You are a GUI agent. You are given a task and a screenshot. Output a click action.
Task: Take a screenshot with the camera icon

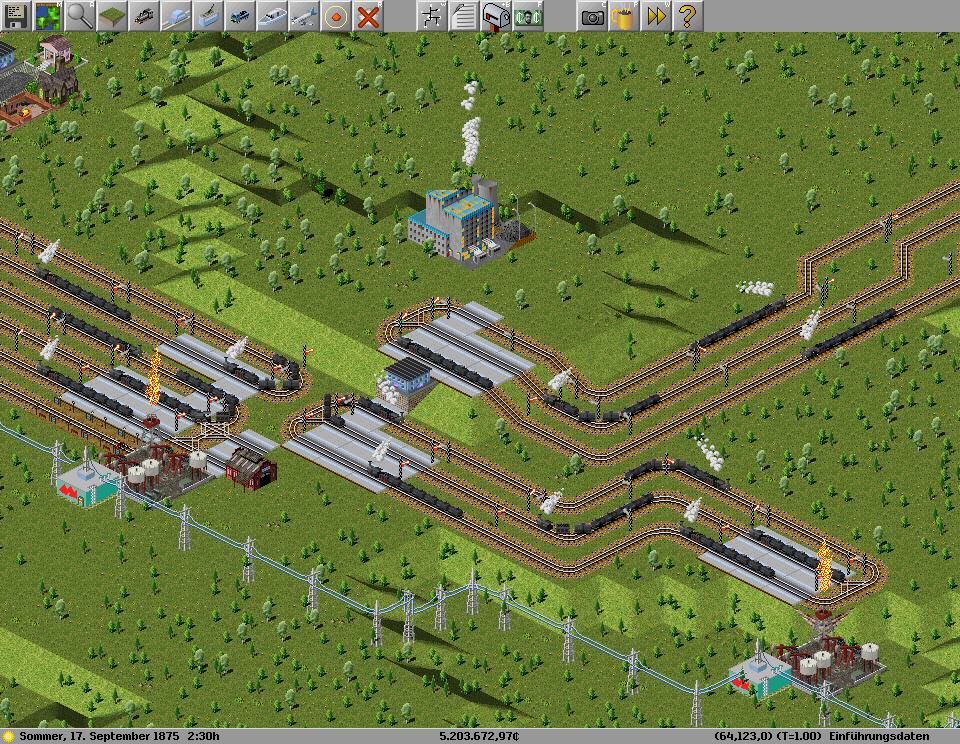[592, 16]
